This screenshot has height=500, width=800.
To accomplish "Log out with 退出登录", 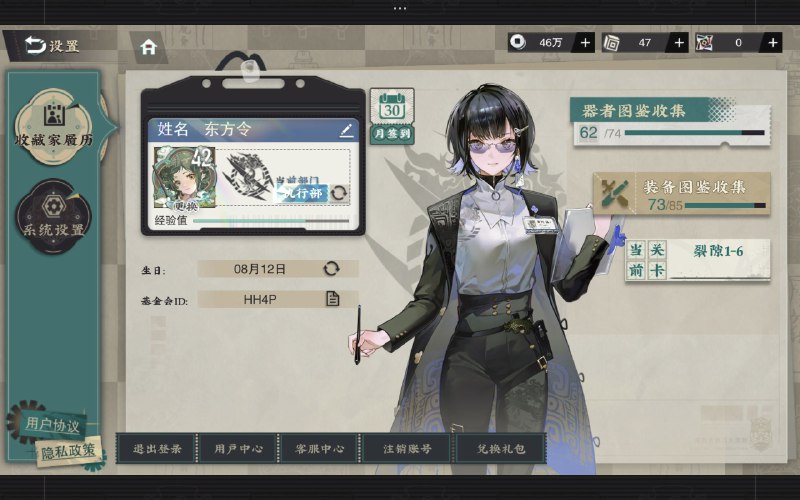I will pos(157,449).
